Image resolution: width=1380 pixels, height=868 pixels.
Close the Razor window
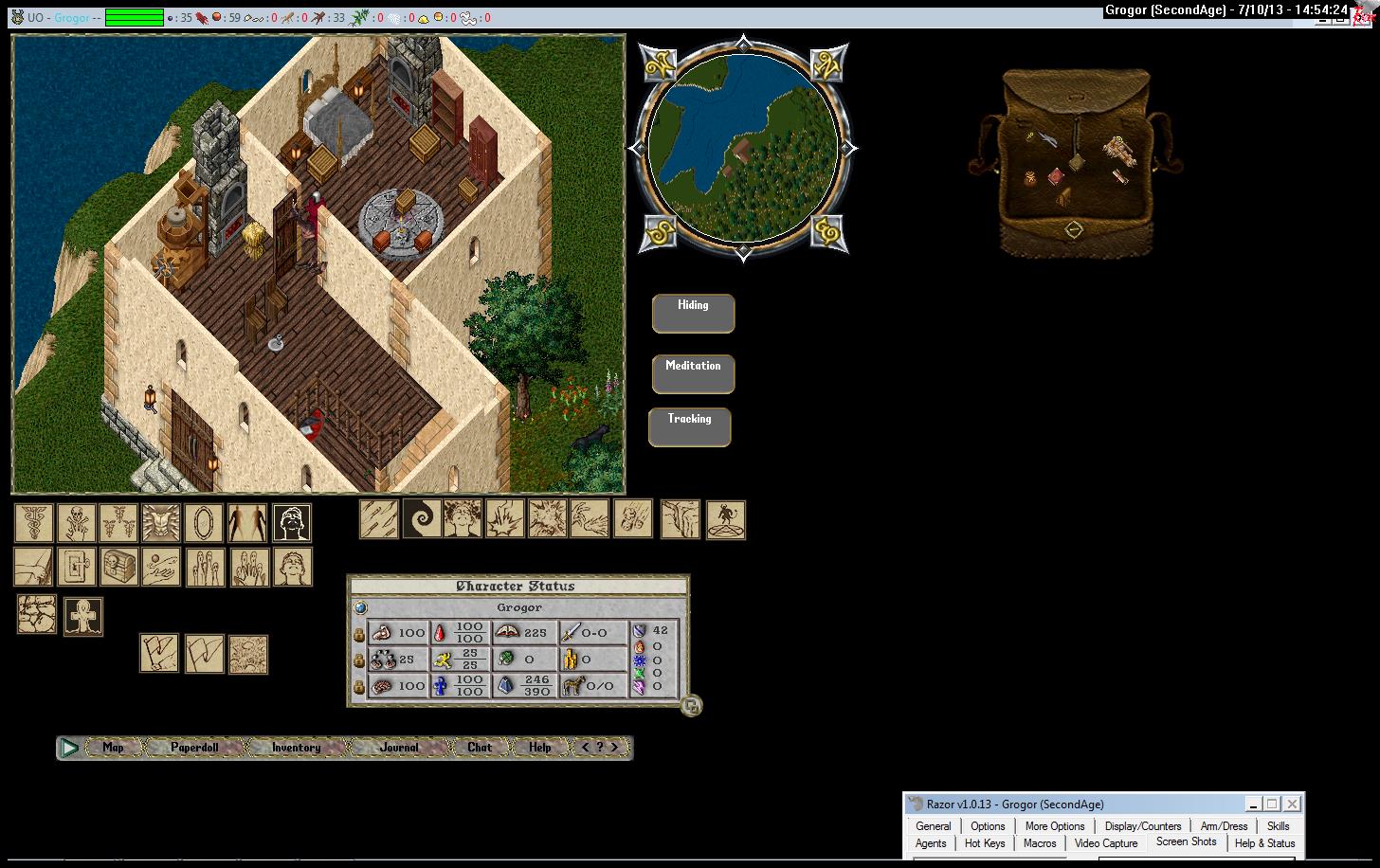(x=1293, y=805)
